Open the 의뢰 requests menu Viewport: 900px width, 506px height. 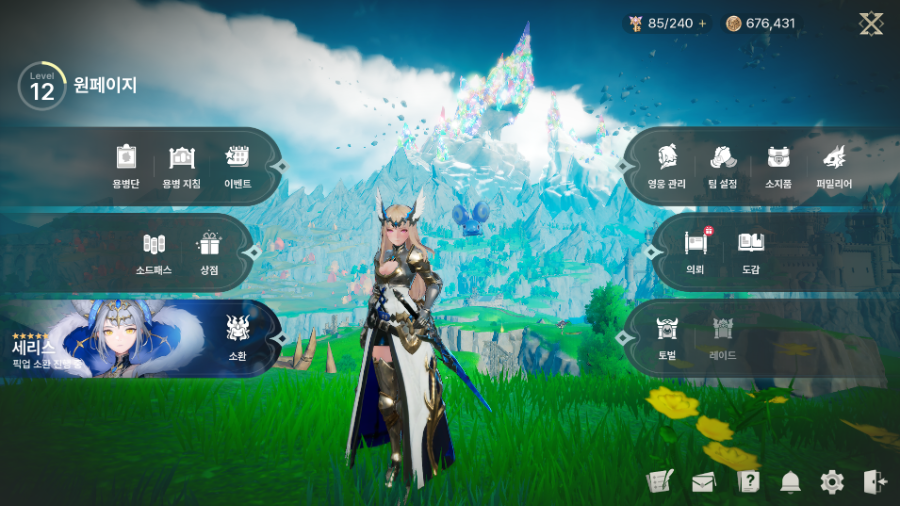pyautogui.click(x=696, y=252)
